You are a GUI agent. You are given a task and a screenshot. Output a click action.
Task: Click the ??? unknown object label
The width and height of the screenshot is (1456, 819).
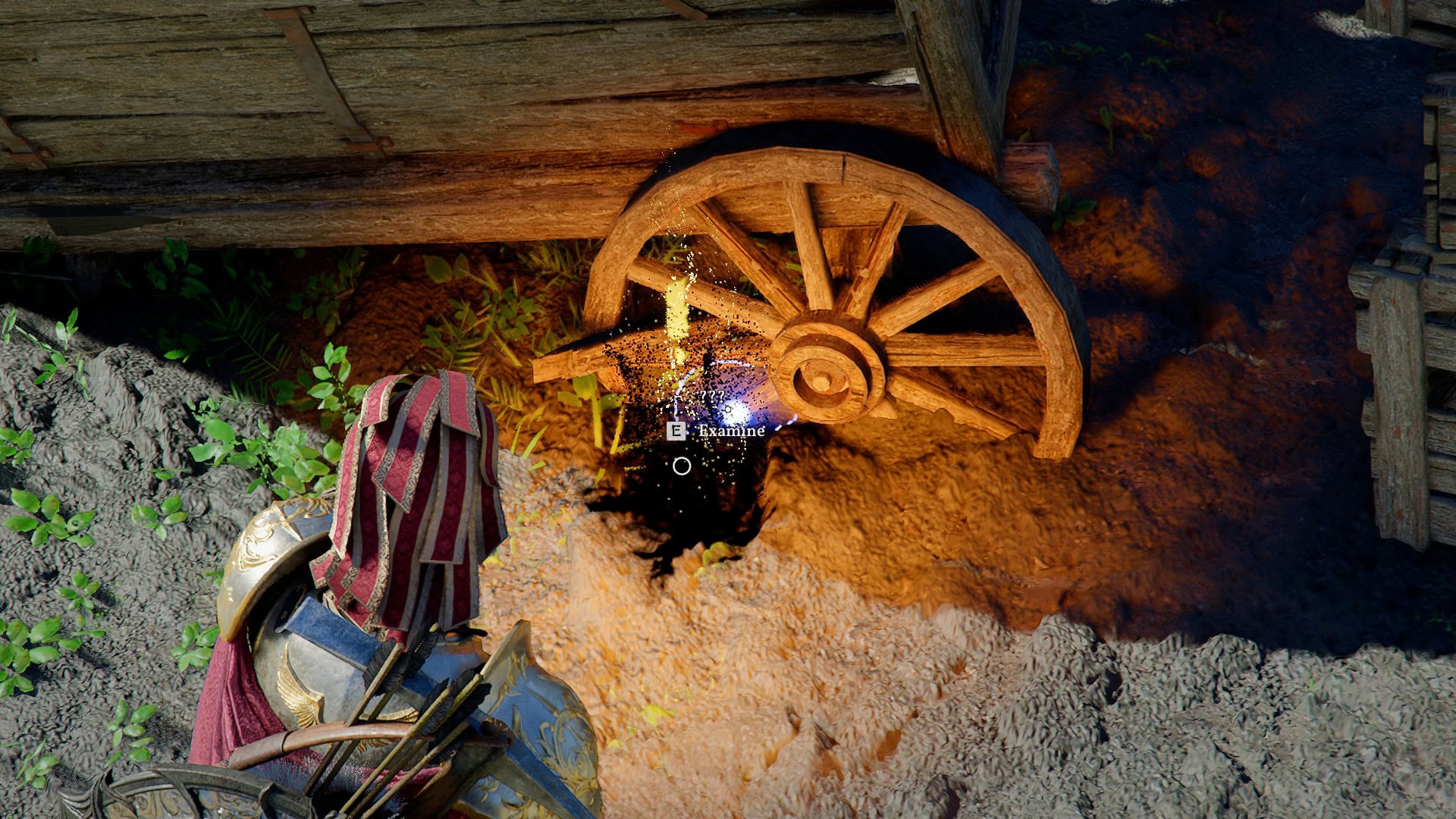[713, 396]
